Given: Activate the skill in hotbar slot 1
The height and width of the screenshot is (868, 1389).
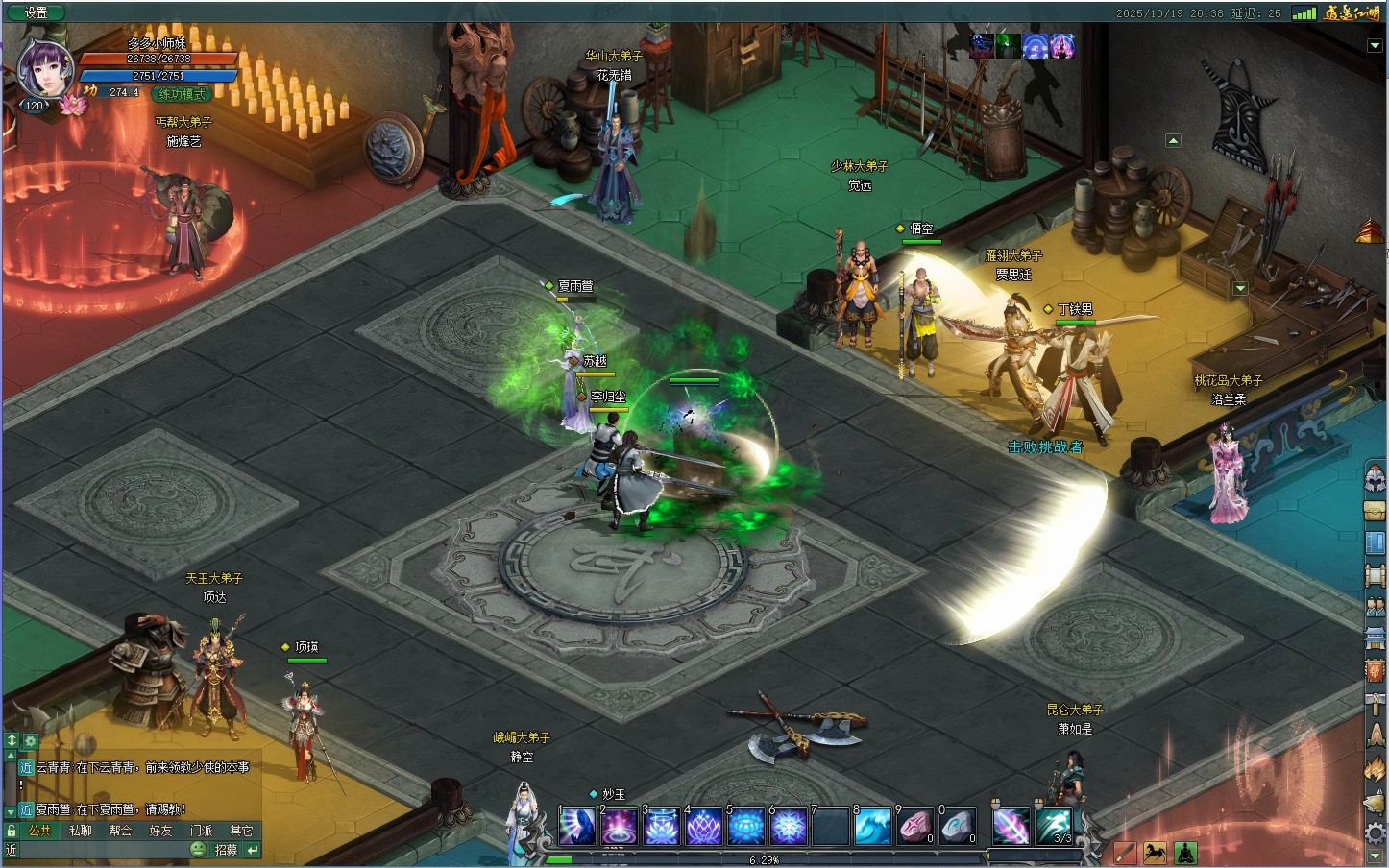Looking at the screenshot, I should (577, 827).
